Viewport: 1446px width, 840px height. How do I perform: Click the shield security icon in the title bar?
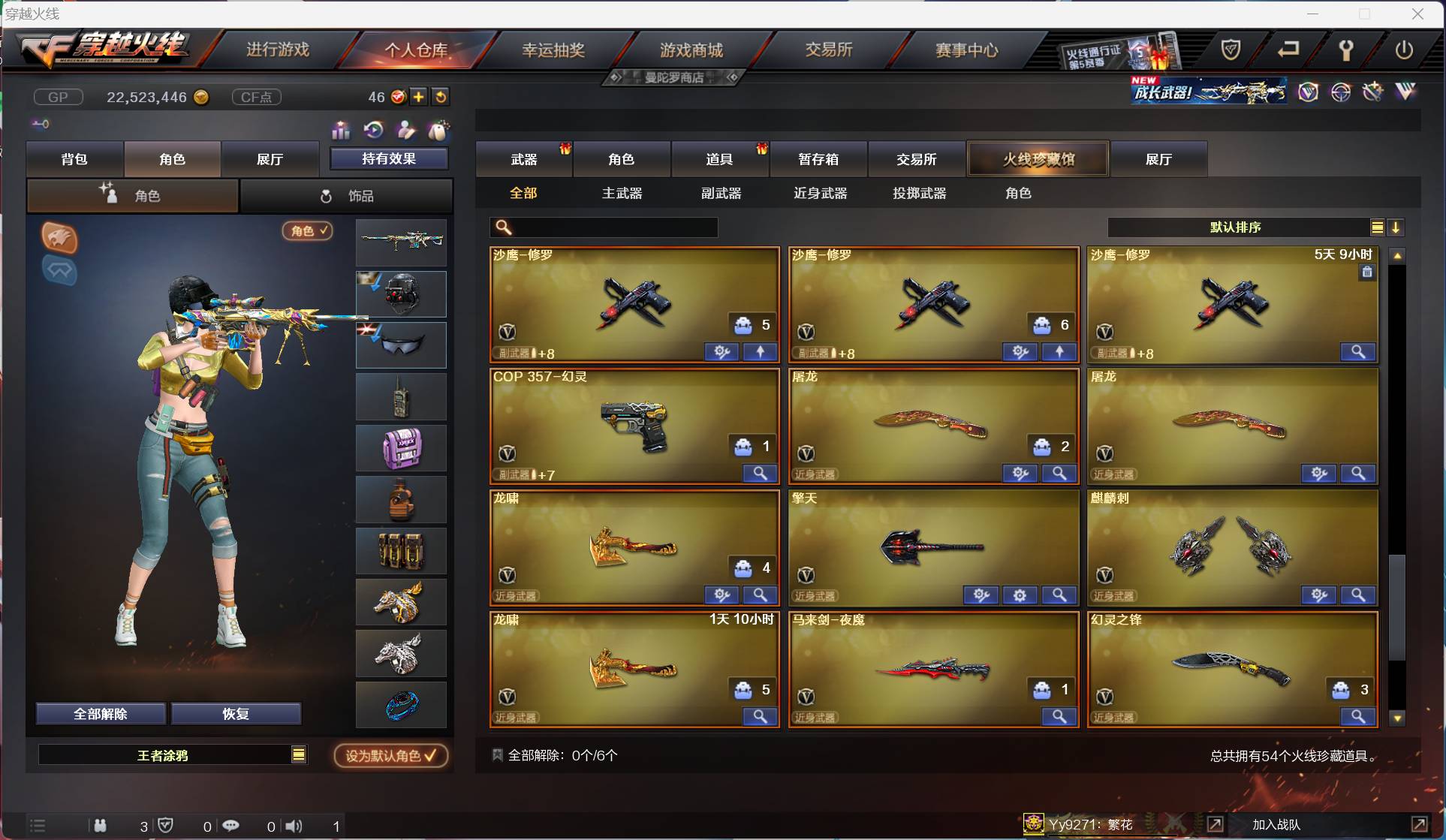coord(1231,50)
